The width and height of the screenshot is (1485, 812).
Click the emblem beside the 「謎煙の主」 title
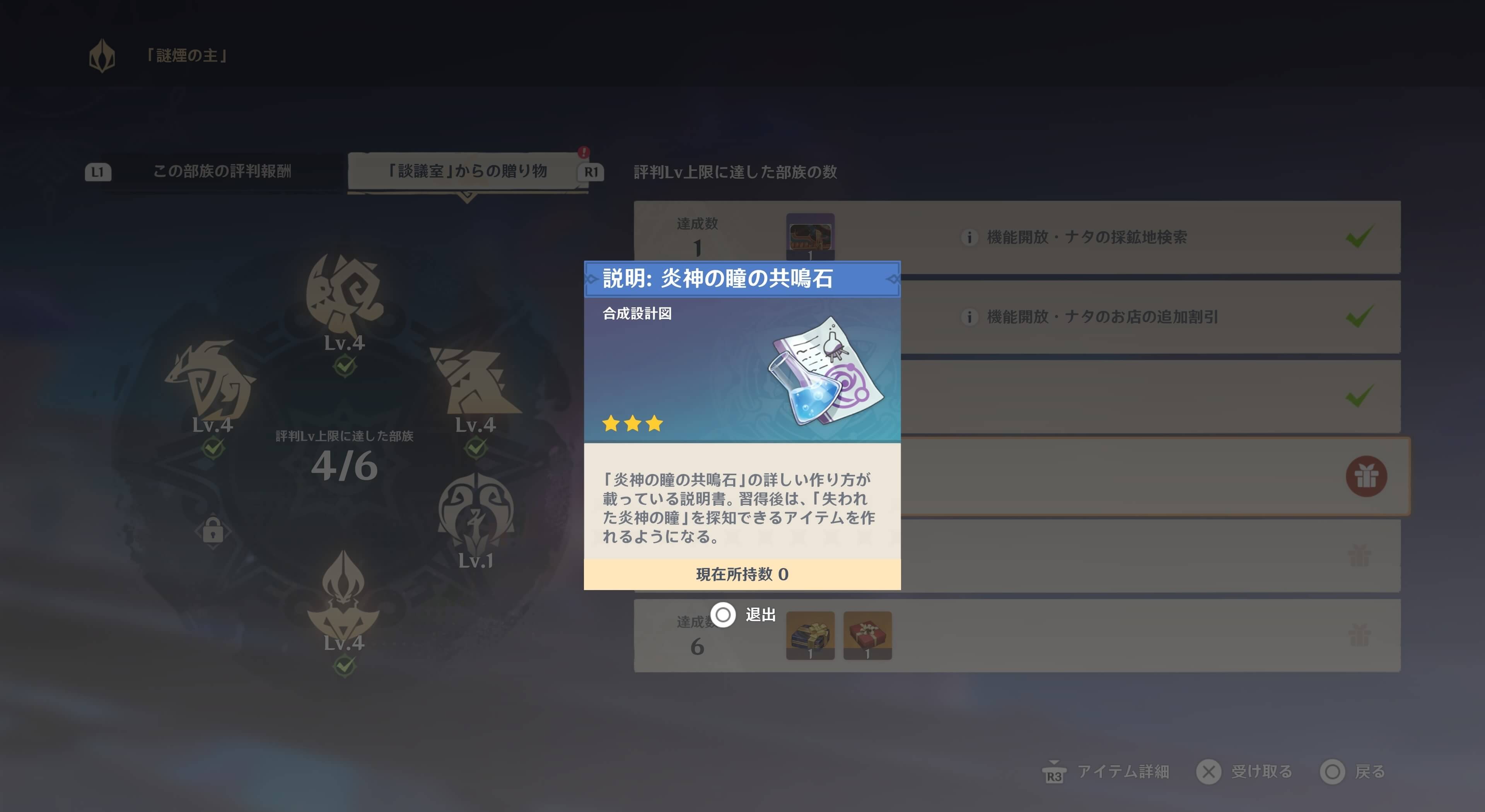102,55
